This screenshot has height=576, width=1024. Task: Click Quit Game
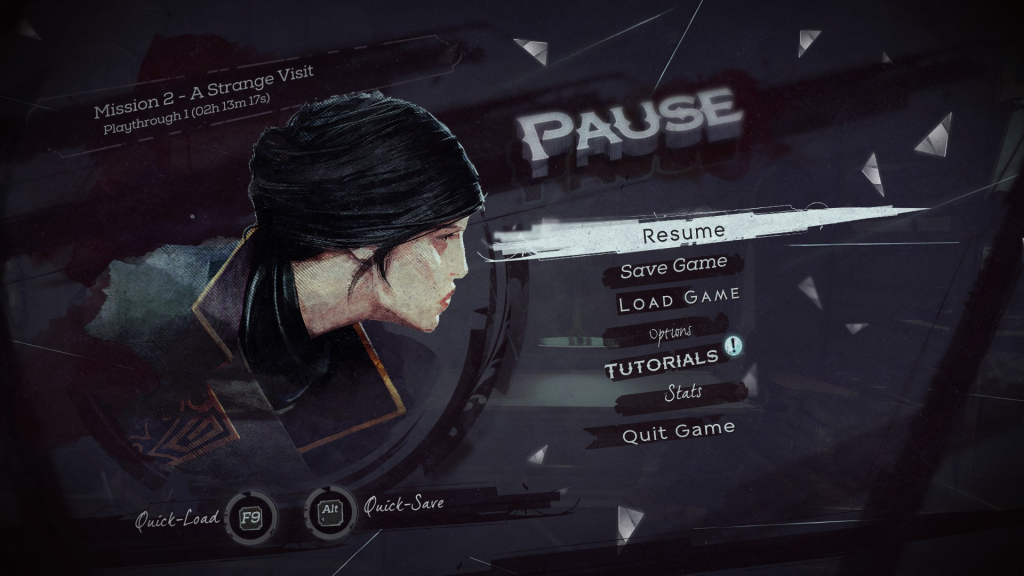click(678, 431)
